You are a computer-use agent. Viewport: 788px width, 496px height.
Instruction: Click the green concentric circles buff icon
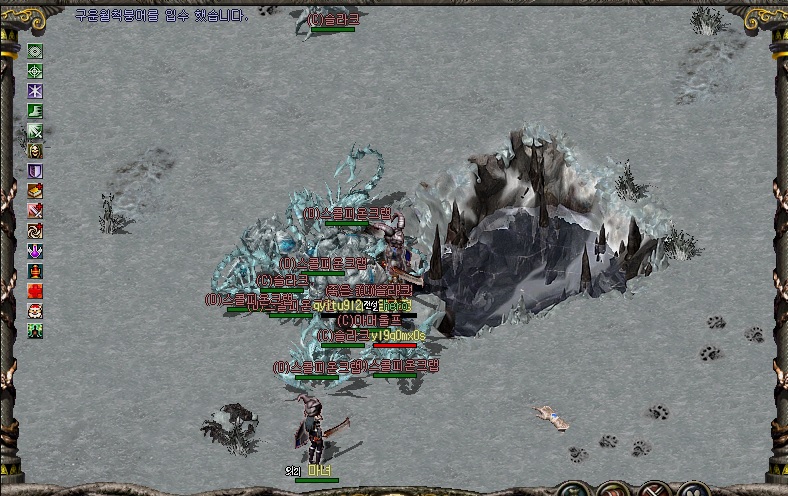(35, 51)
